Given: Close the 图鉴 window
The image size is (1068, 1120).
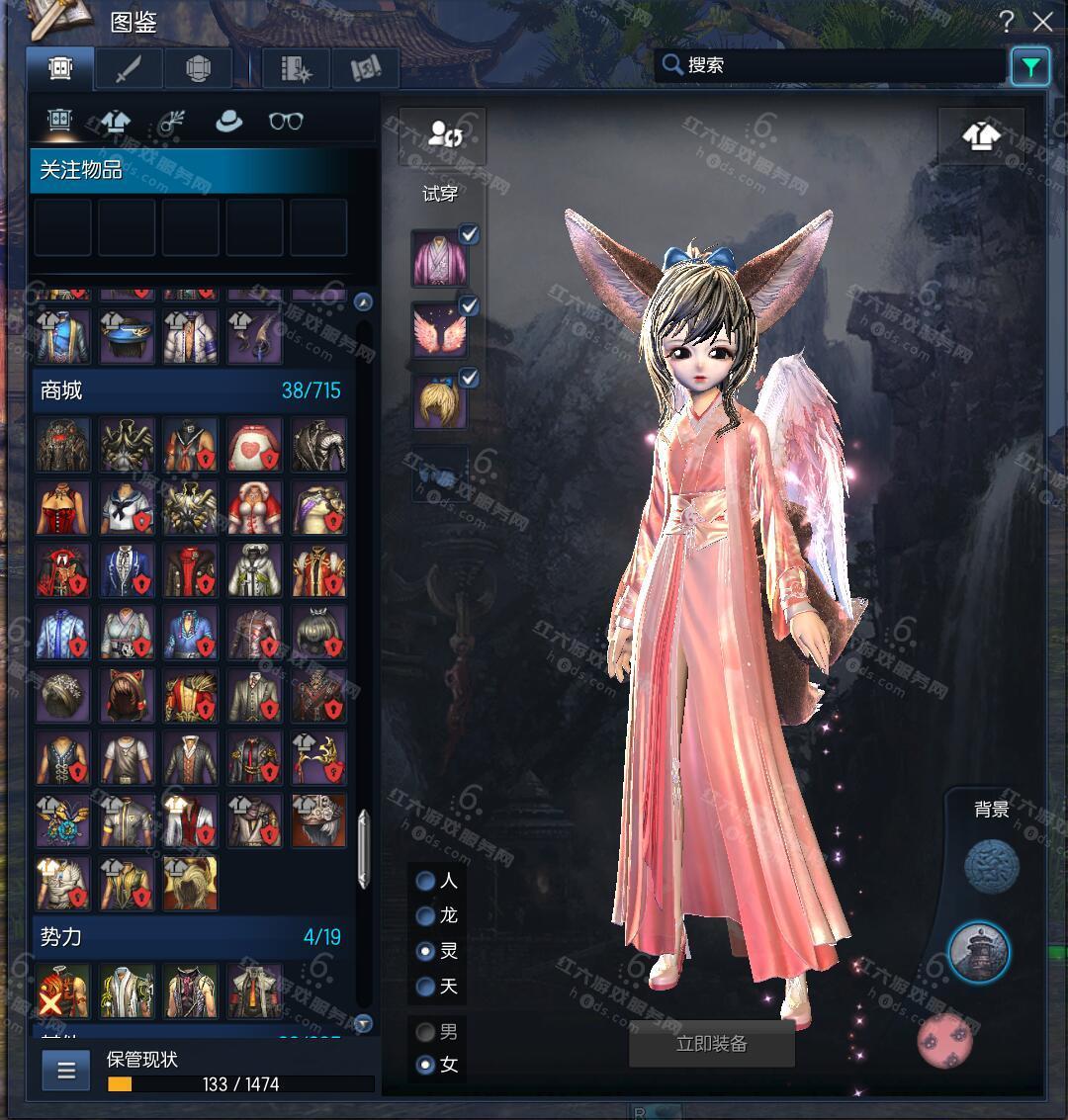Looking at the screenshot, I should pyautogui.click(x=1042, y=21).
